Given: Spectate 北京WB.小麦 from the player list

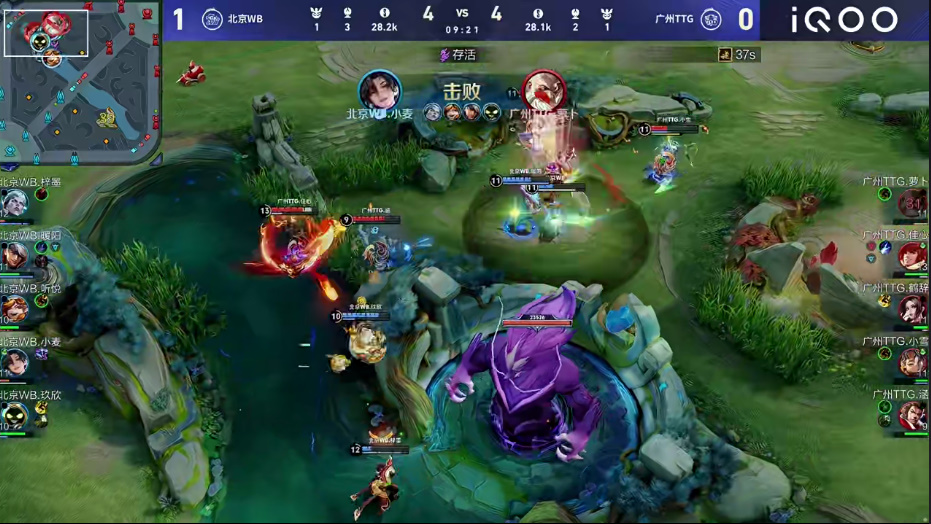Looking at the screenshot, I should coord(14,362).
